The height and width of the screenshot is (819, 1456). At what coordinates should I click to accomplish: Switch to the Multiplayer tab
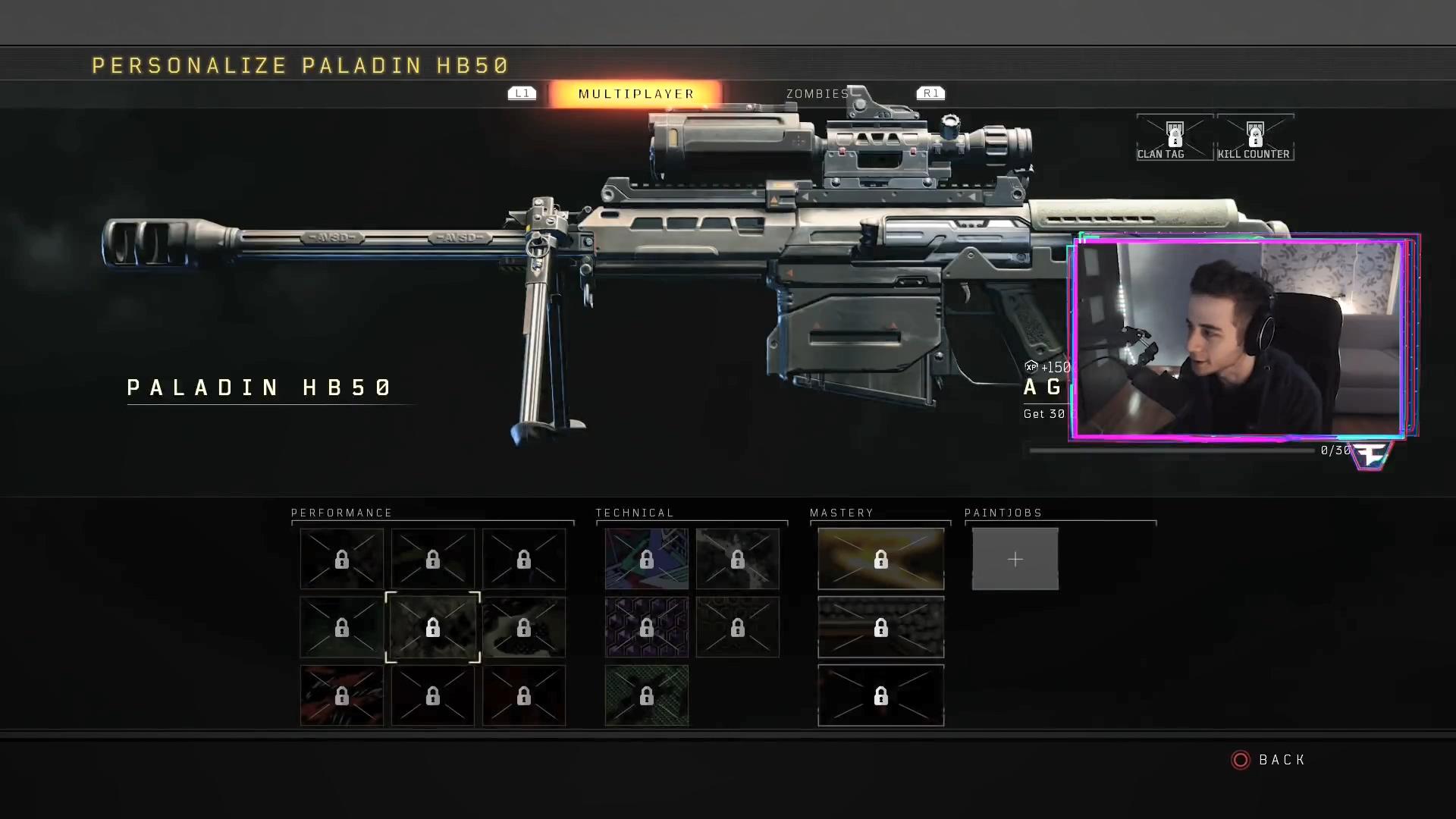click(x=635, y=94)
